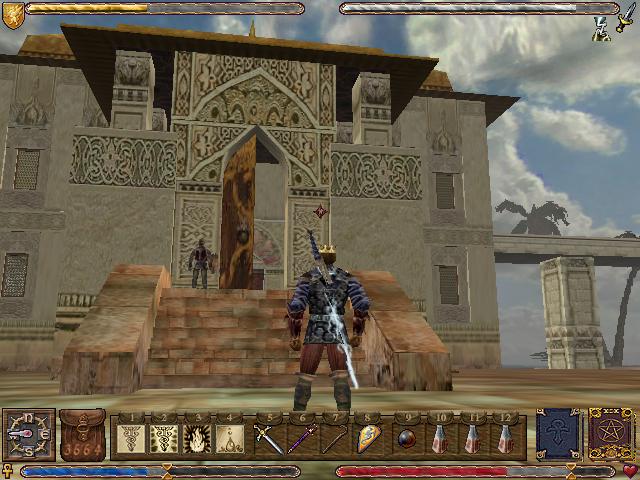The image size is (640, 480).
Task: Open the leather backpack showing 3664 gold
Action: (x=82, y=434)
